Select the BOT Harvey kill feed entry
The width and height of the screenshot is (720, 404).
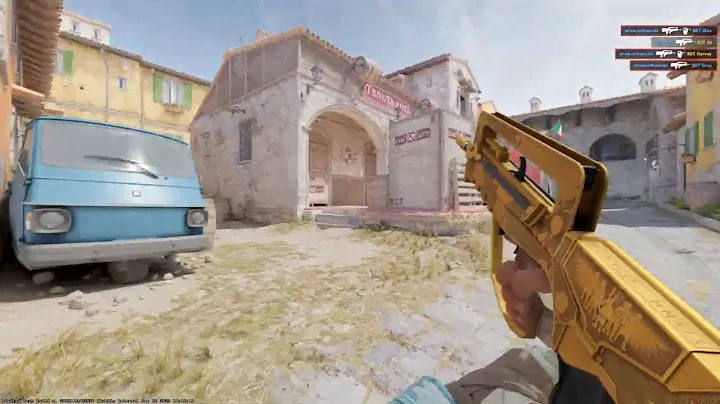[x=665, y=54]
